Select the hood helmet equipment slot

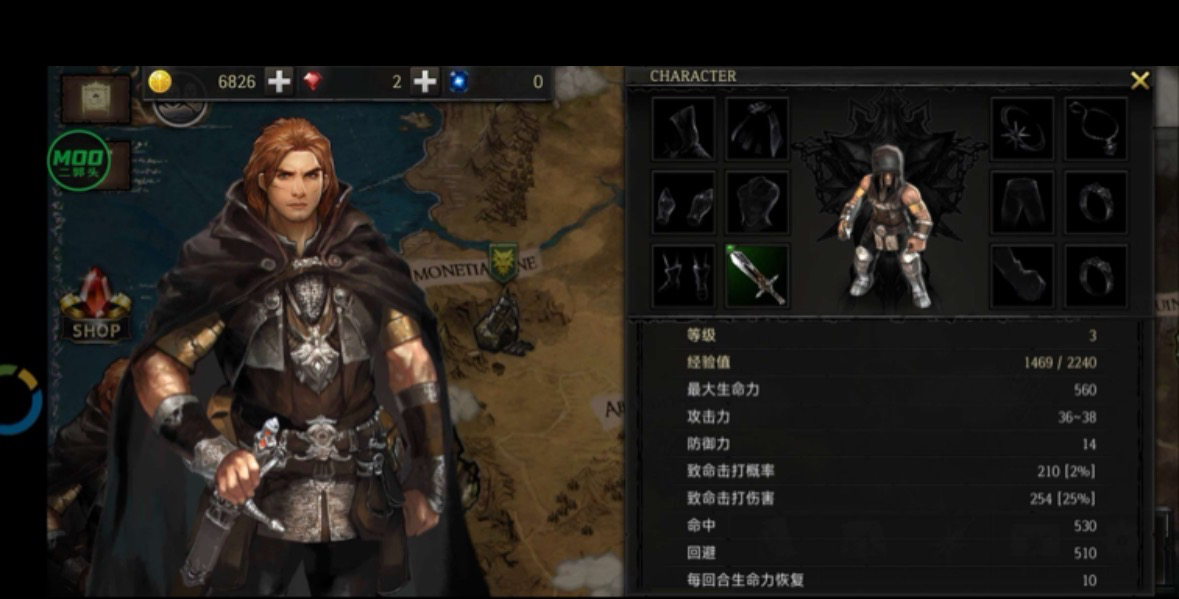click(683, 129)
